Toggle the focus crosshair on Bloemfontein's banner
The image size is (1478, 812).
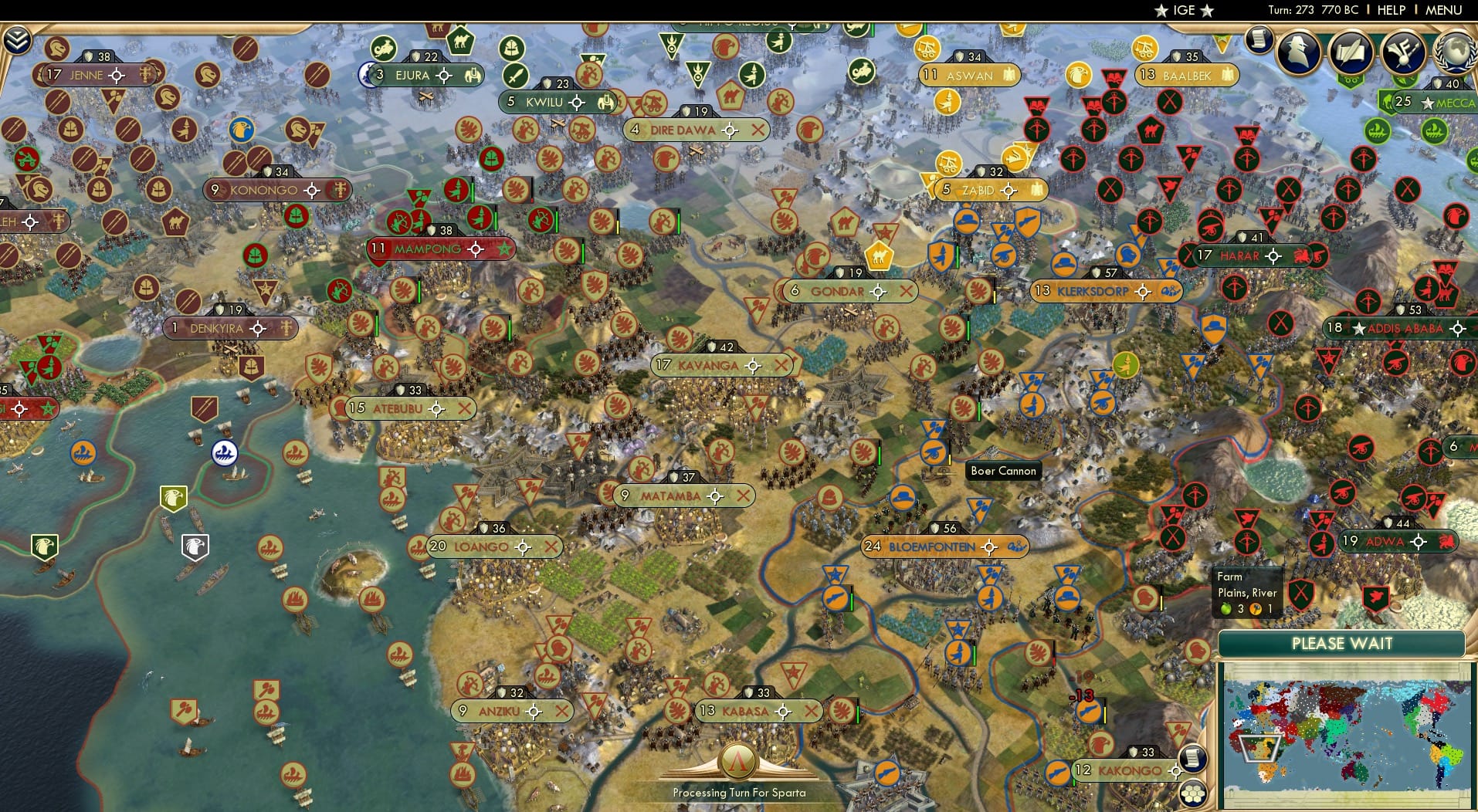tap(989, 546)
